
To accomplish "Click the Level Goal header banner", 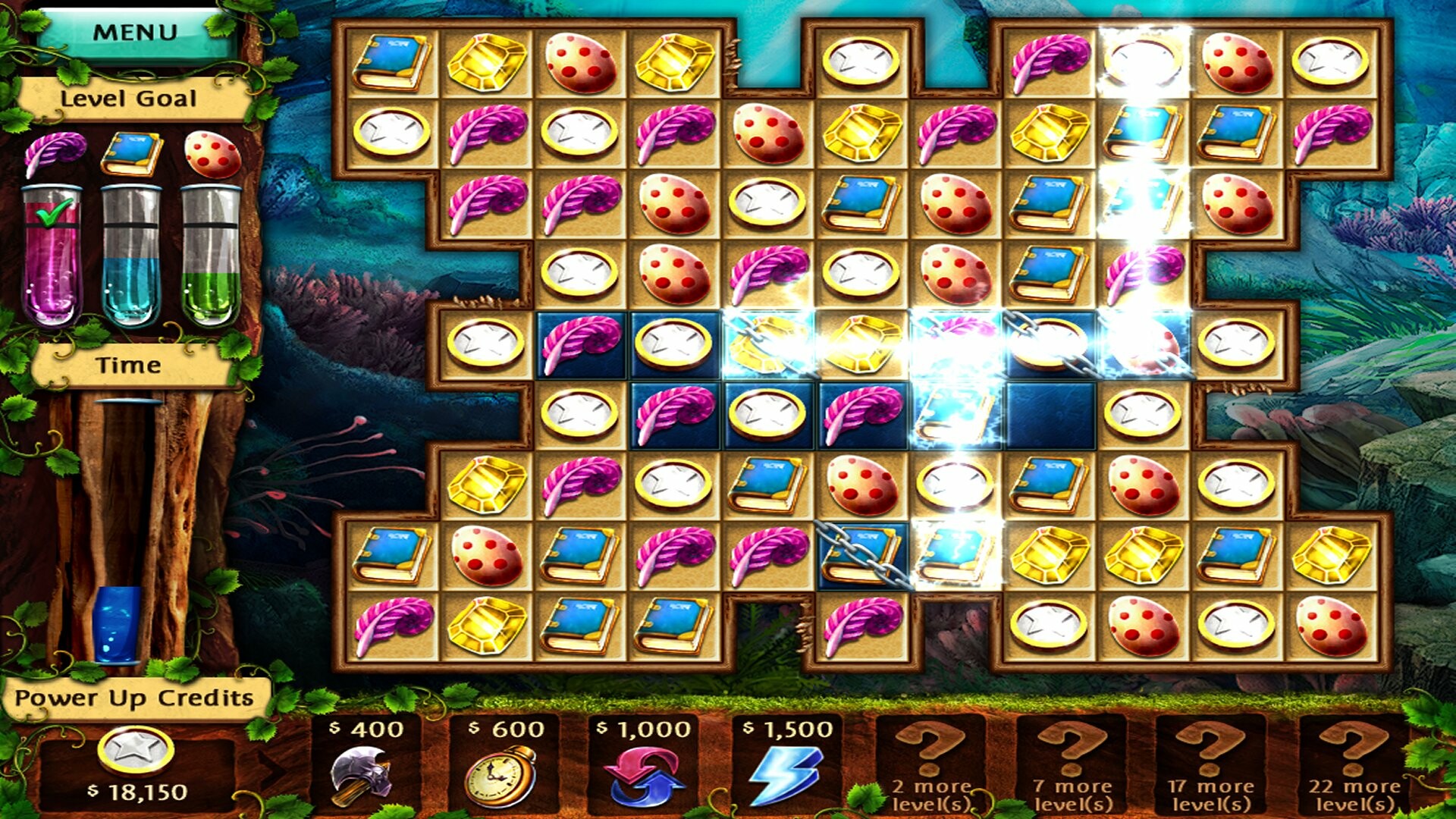I will [129, 97].
